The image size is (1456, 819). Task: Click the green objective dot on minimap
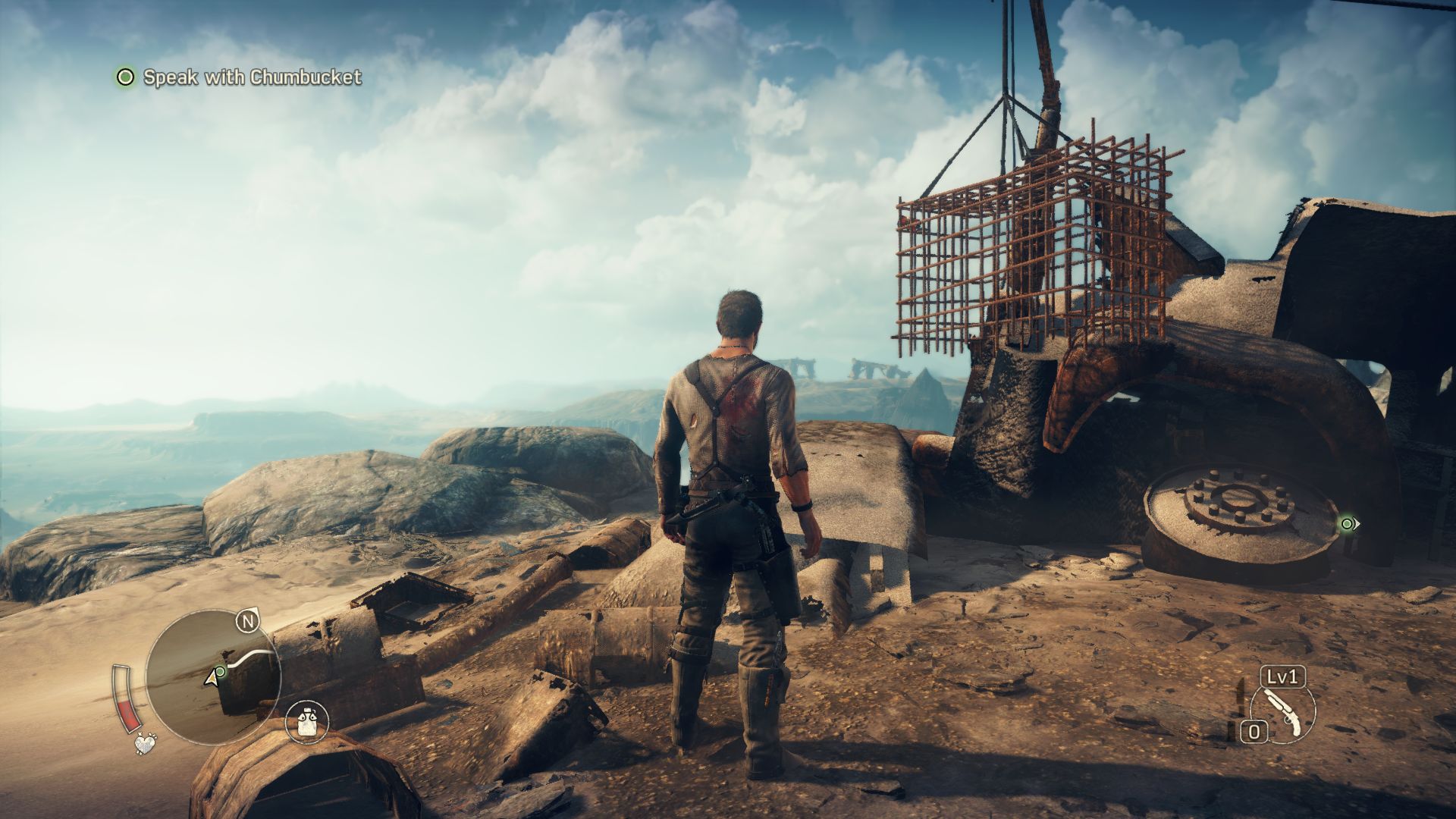220,671
